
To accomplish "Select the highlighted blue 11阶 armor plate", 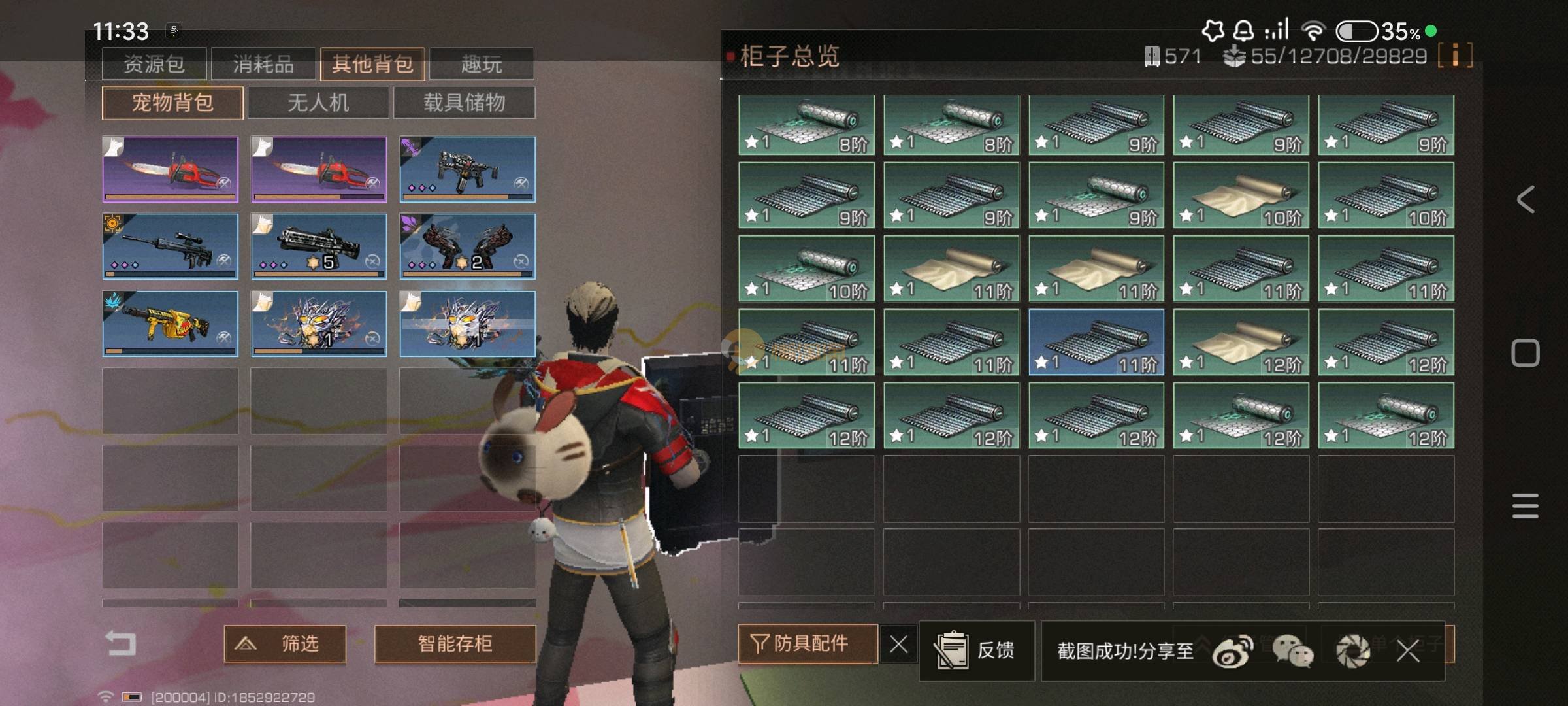I will tap(1096, 342).
